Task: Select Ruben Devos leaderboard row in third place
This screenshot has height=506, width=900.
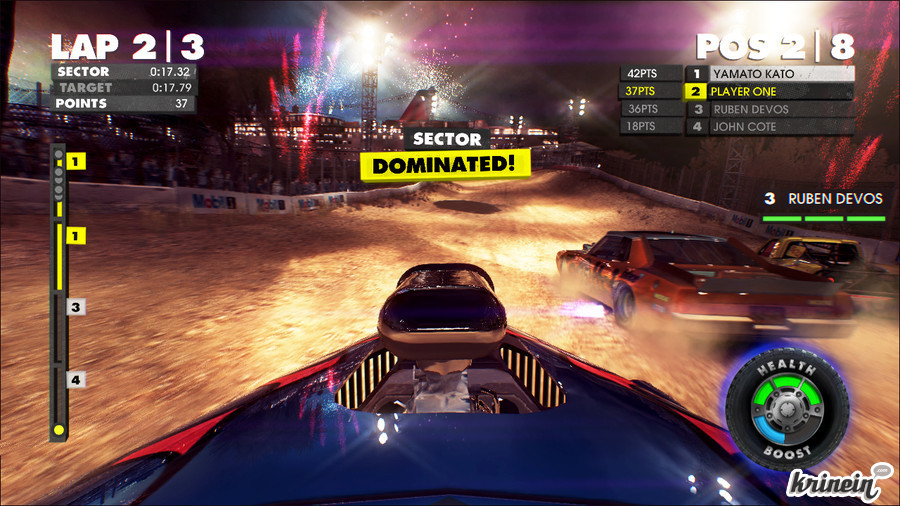Action: point(768,109)
